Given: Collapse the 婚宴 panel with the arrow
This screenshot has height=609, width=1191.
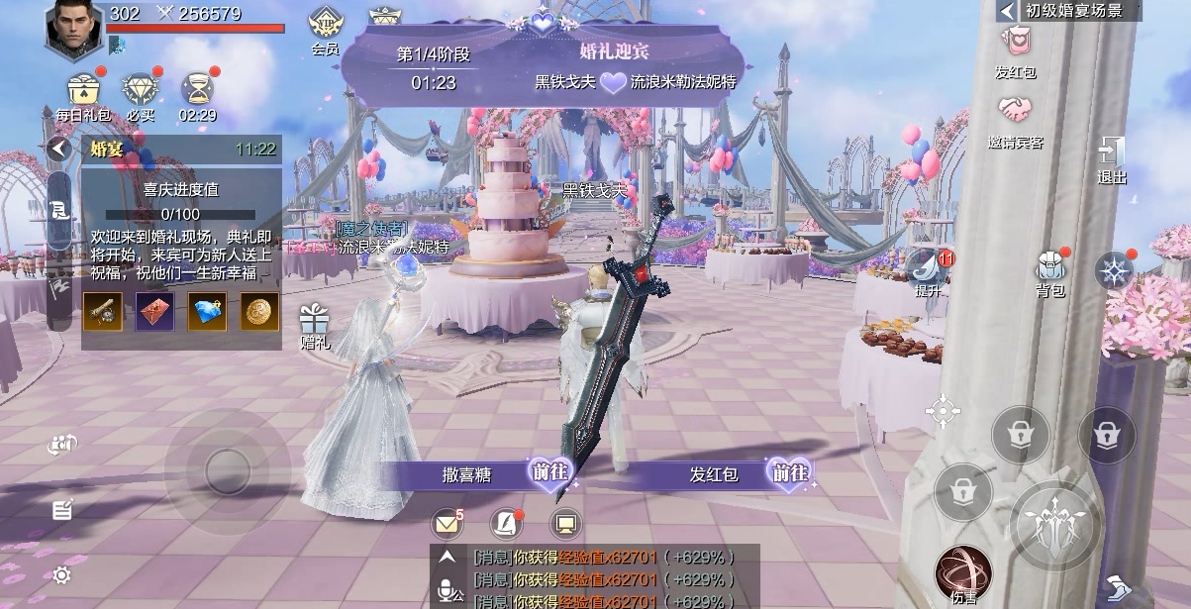Looking at the screenshot, I should (x=59, y=149).
